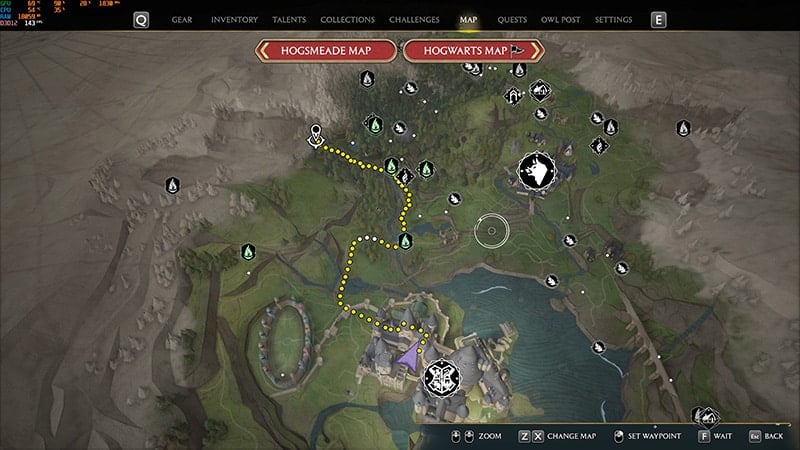Open the Talents tab
The height and width of the screenshot is (450, 800).
coord(289,19)
